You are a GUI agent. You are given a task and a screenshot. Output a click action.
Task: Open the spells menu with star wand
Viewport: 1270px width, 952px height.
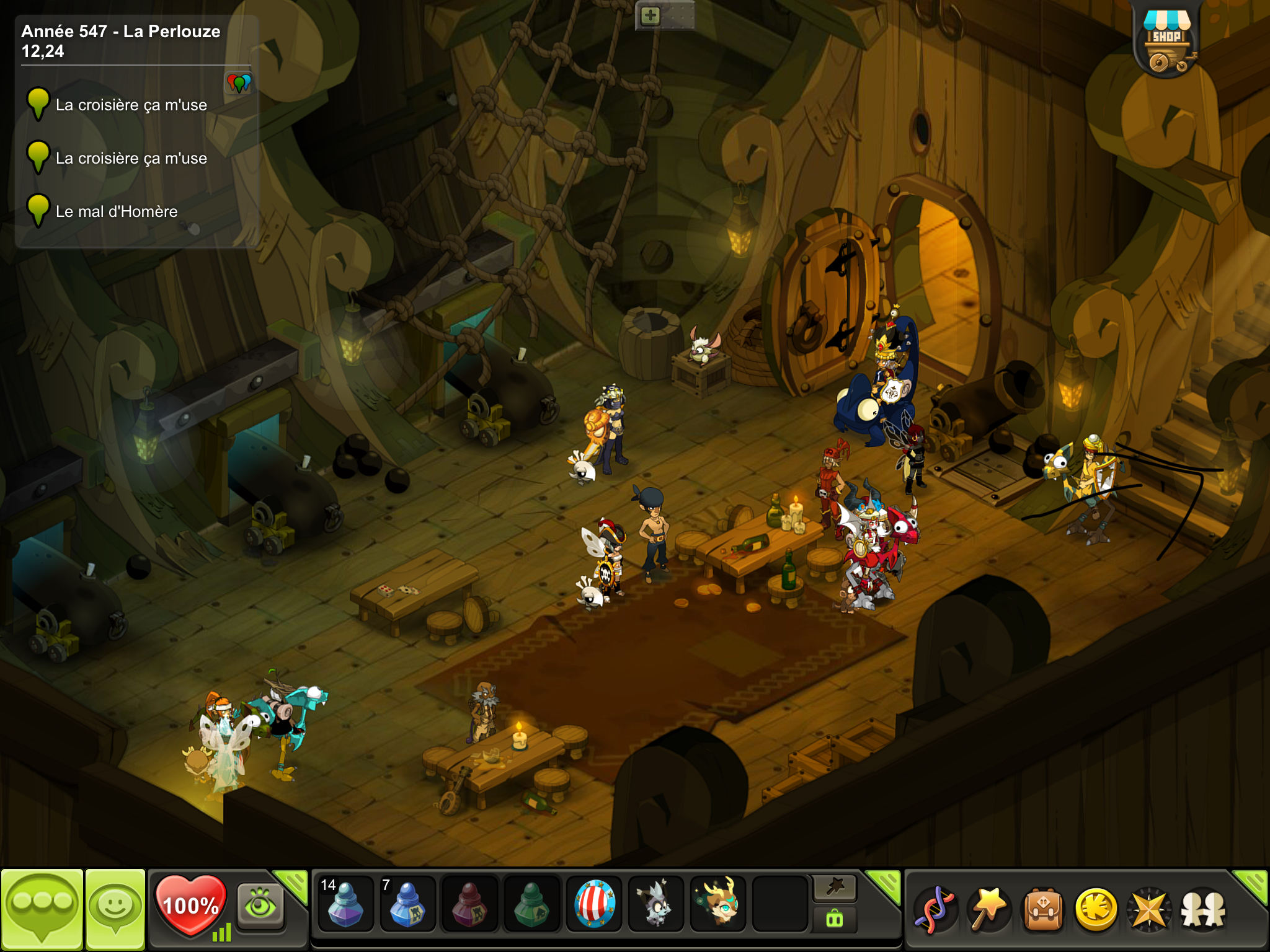coord(988,910)
